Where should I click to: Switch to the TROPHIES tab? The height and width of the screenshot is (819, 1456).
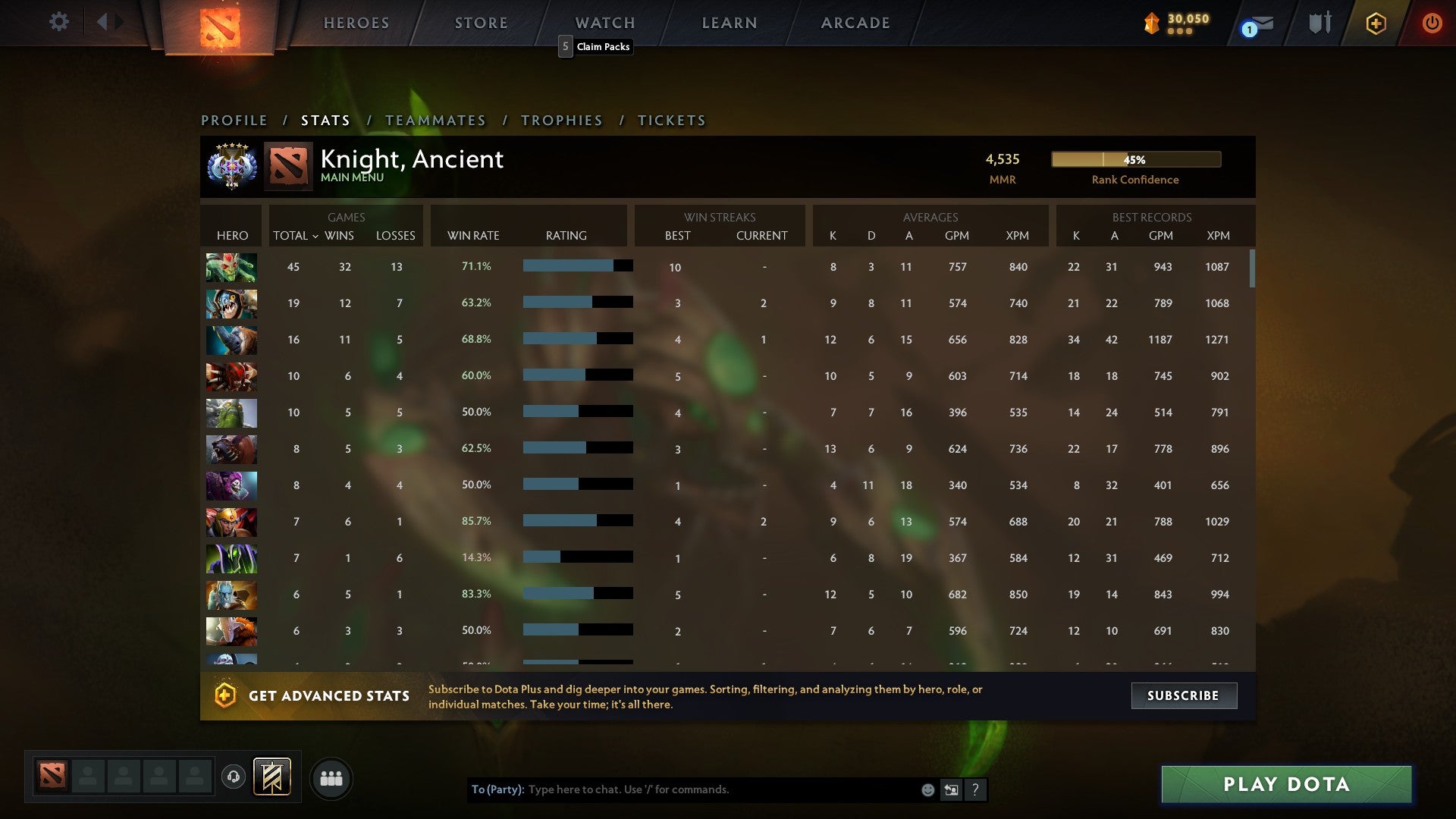click(561, 120)
